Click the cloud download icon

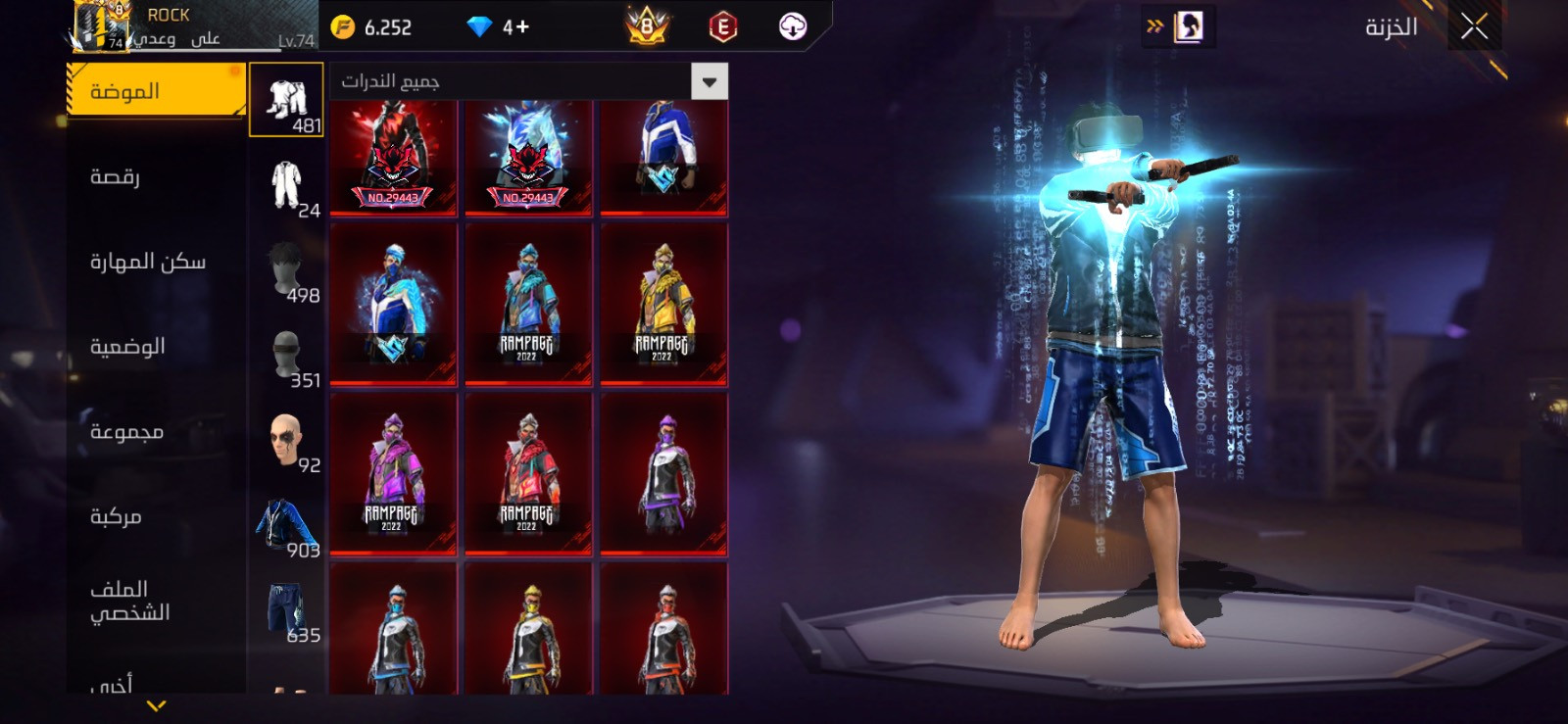point(793,26)
